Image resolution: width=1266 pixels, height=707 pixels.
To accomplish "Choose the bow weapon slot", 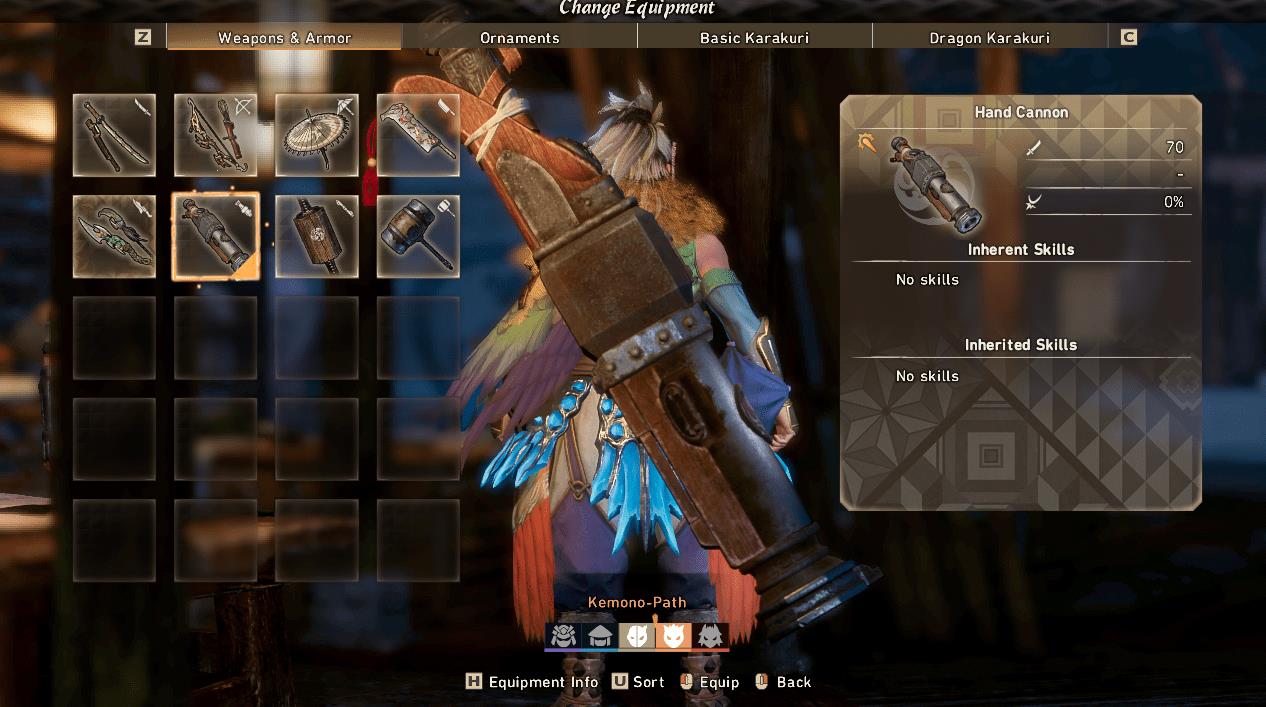I will tap(216, 135).
